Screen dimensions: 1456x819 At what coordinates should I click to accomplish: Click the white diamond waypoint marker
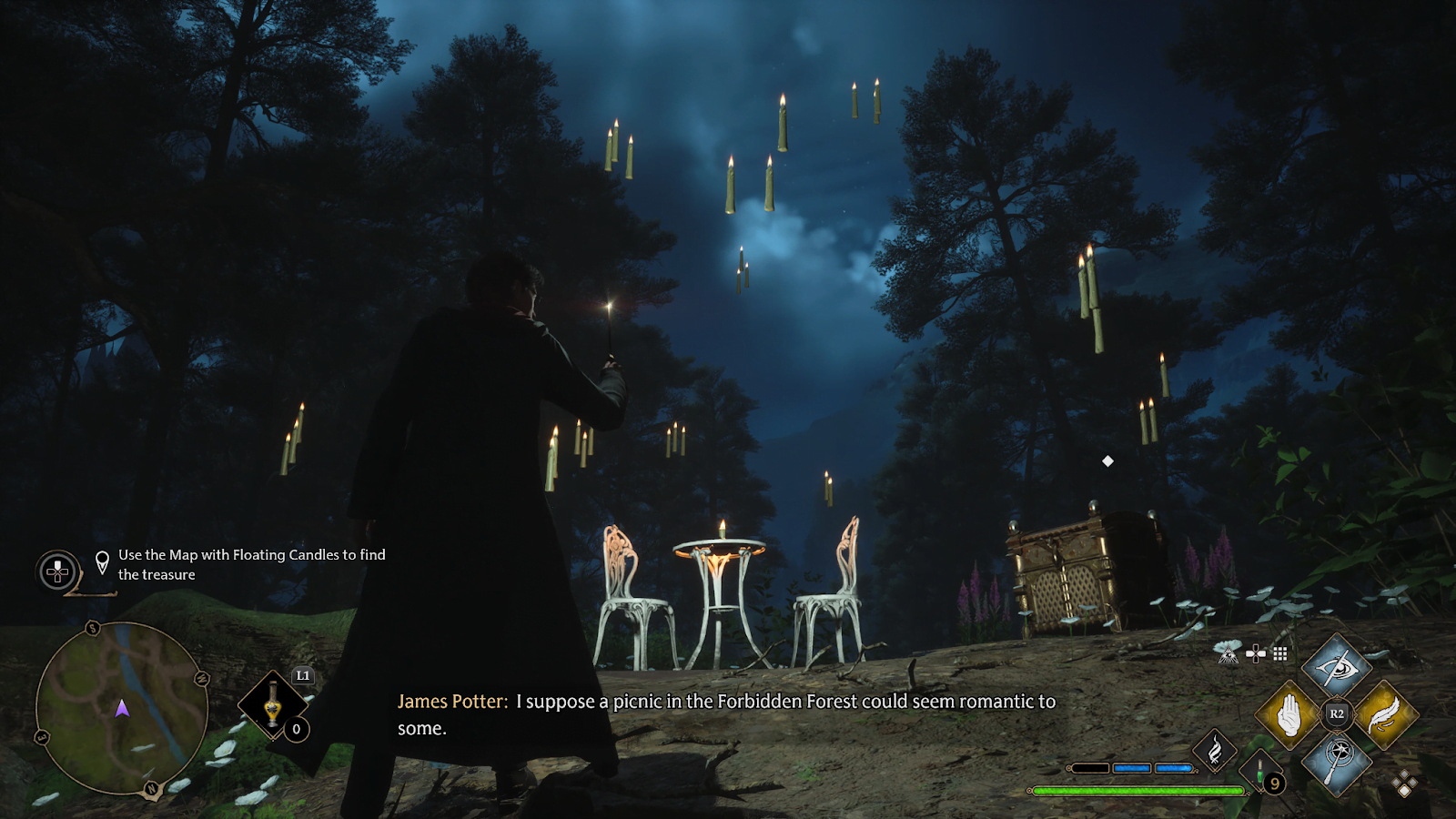tap(1107, 461)
